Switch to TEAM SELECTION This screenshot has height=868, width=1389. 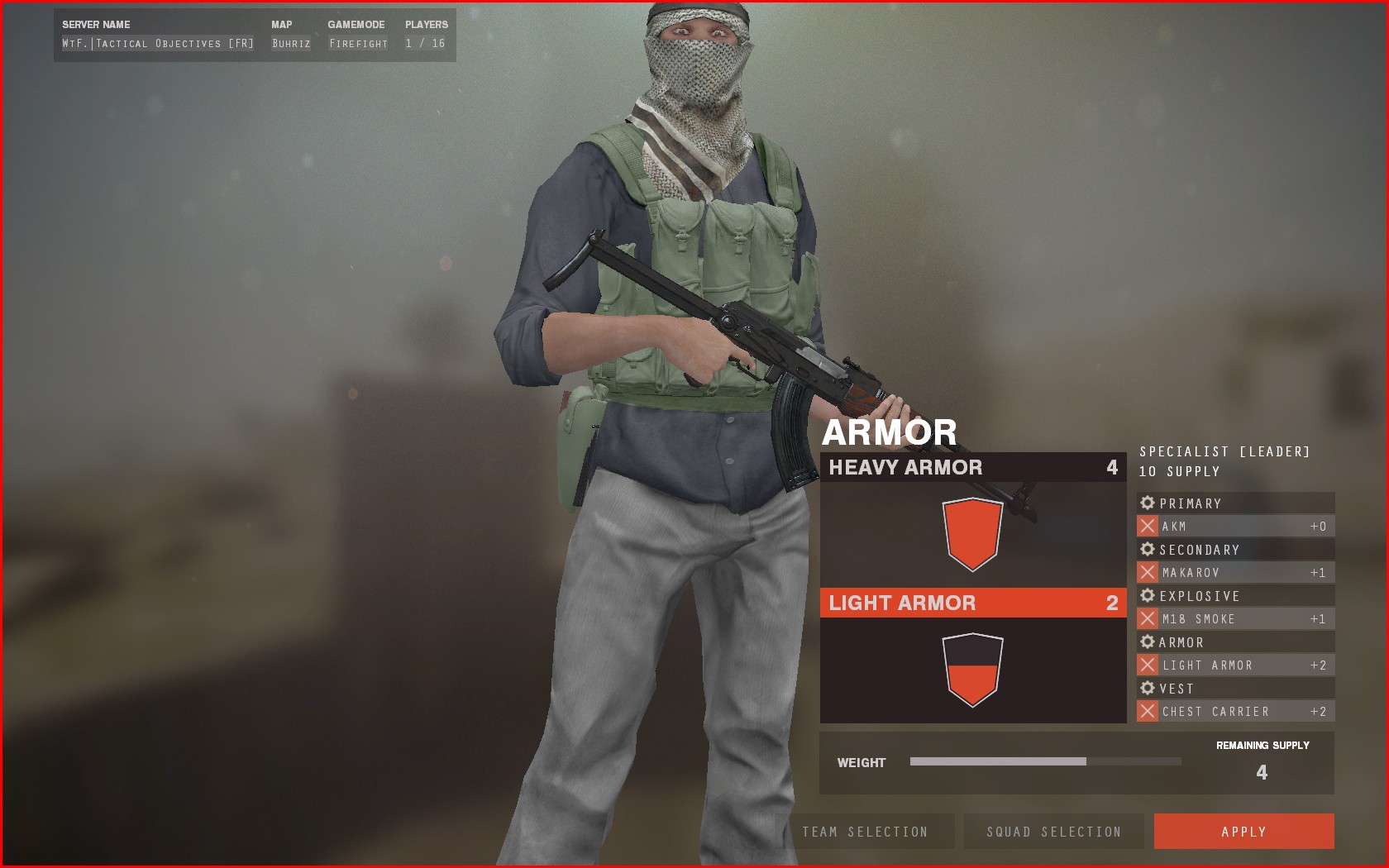coord(865,832)
